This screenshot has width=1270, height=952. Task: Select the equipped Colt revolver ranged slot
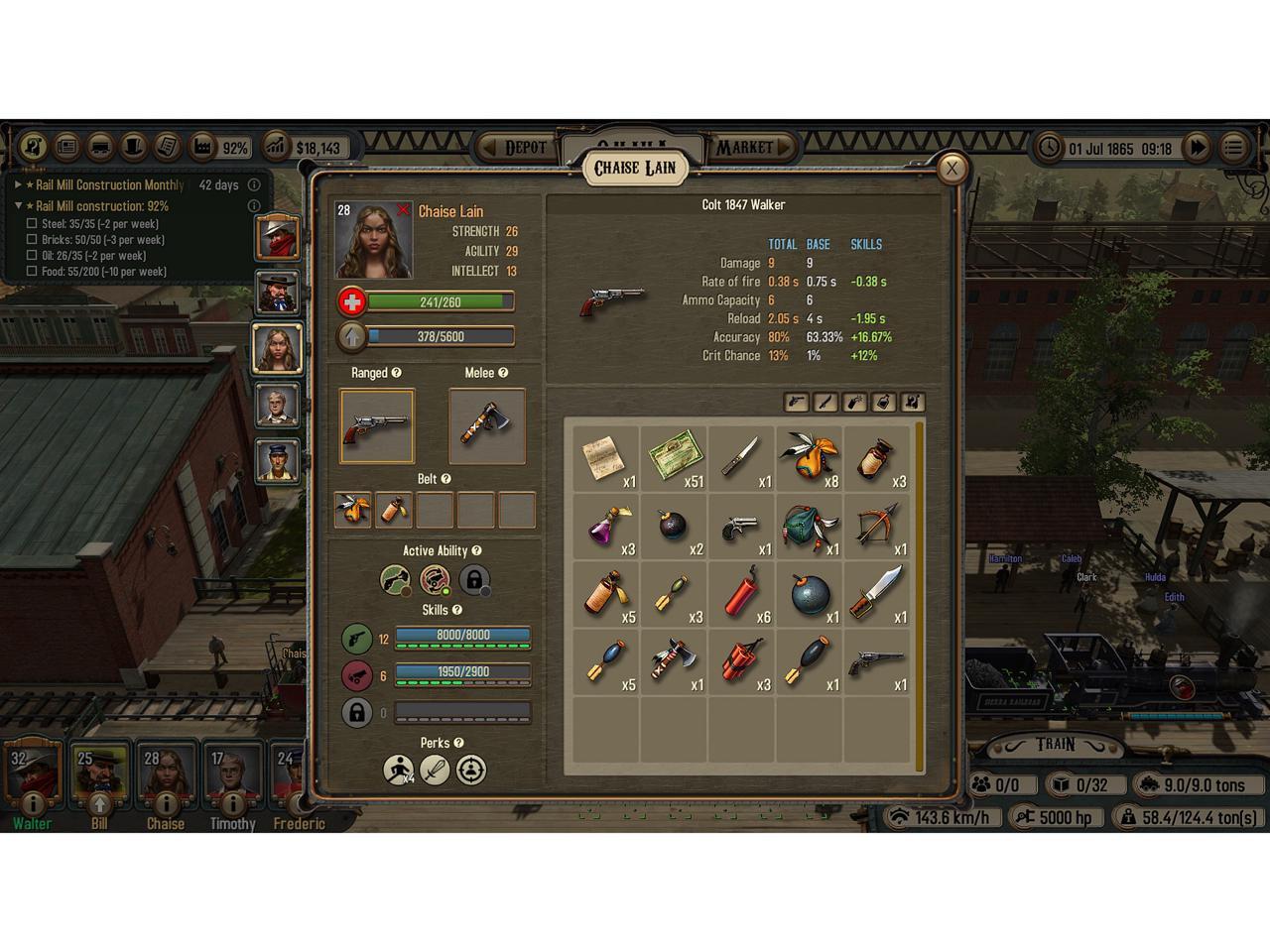click(x=377, y=426)
